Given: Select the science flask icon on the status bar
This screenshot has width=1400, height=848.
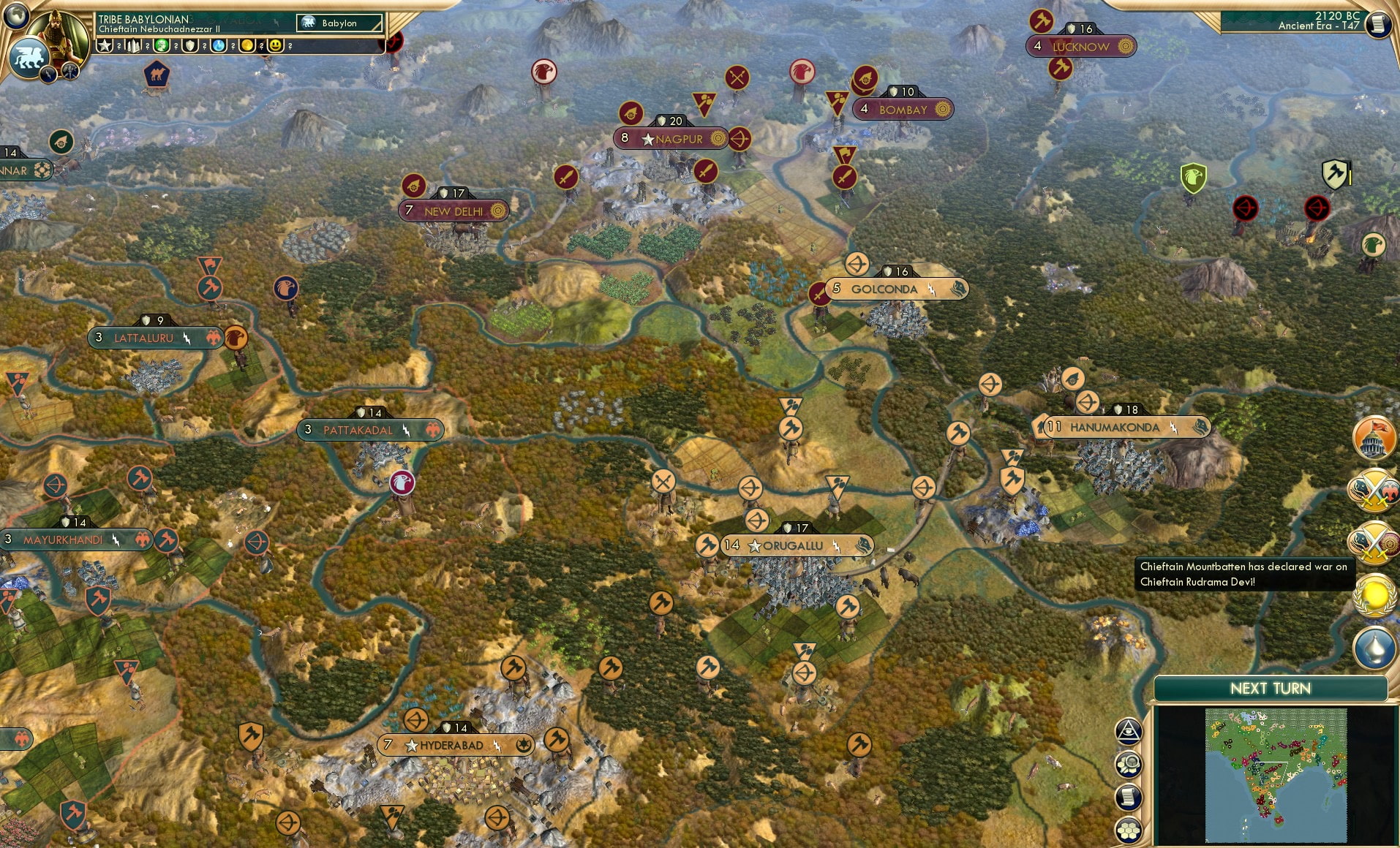Looking at the screenshot, I should (218, 45).
